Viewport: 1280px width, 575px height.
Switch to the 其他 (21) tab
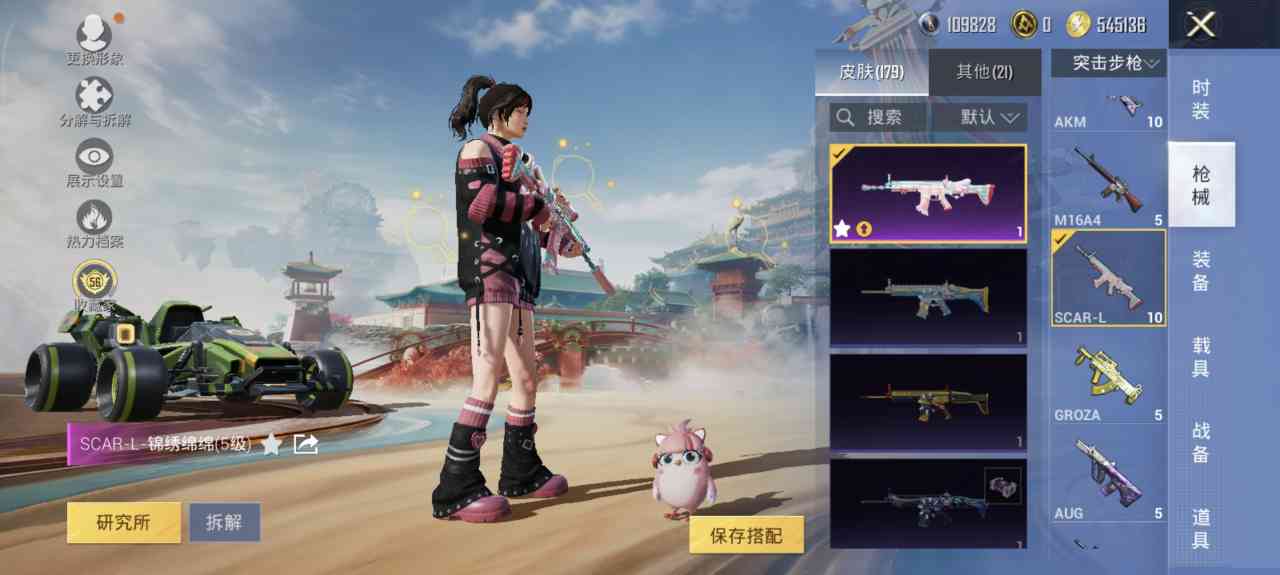(x=984, y=72)
